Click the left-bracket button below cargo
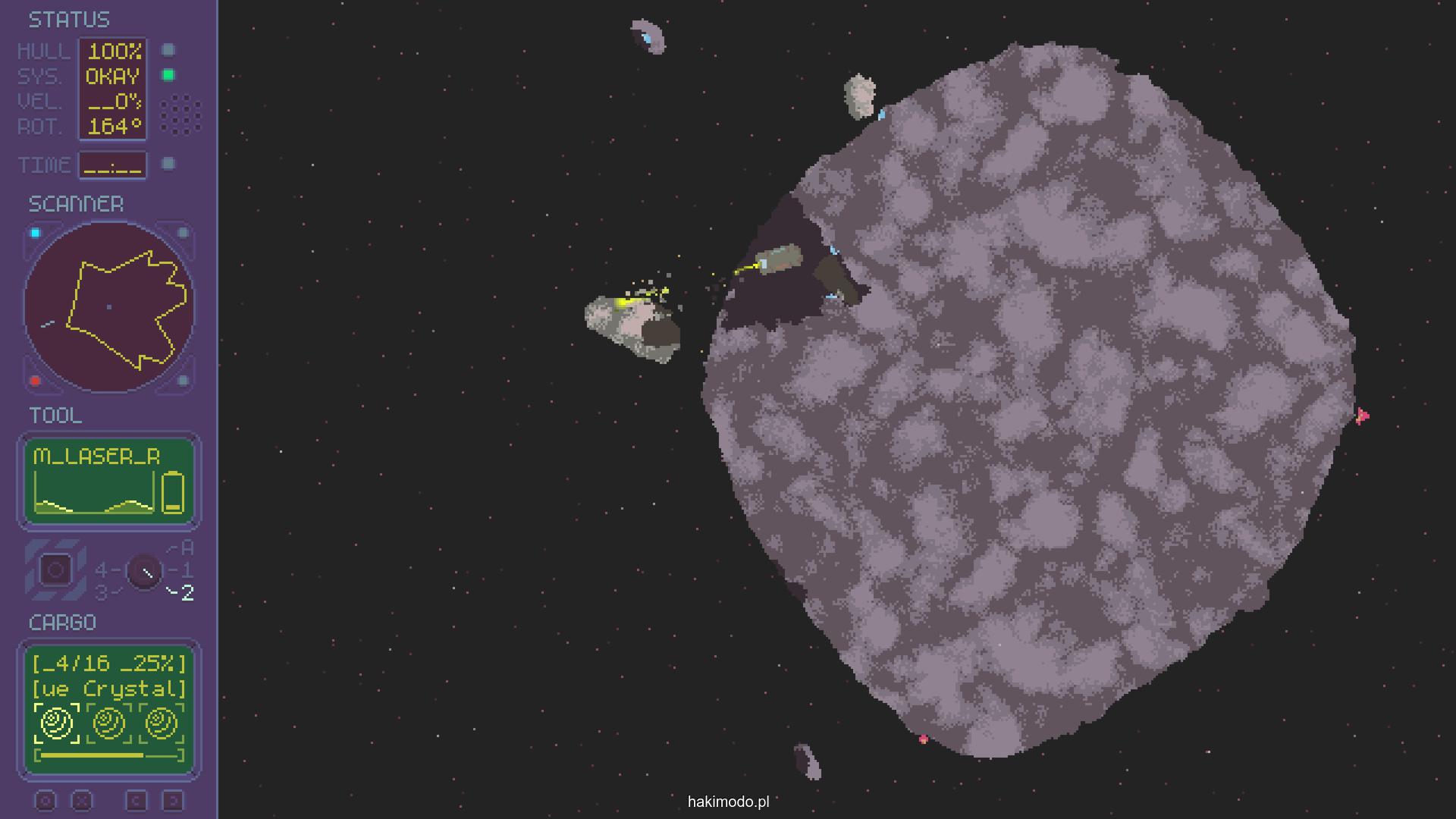The height and width of the screenshot is (819, 1456). (x=136, y=801)
